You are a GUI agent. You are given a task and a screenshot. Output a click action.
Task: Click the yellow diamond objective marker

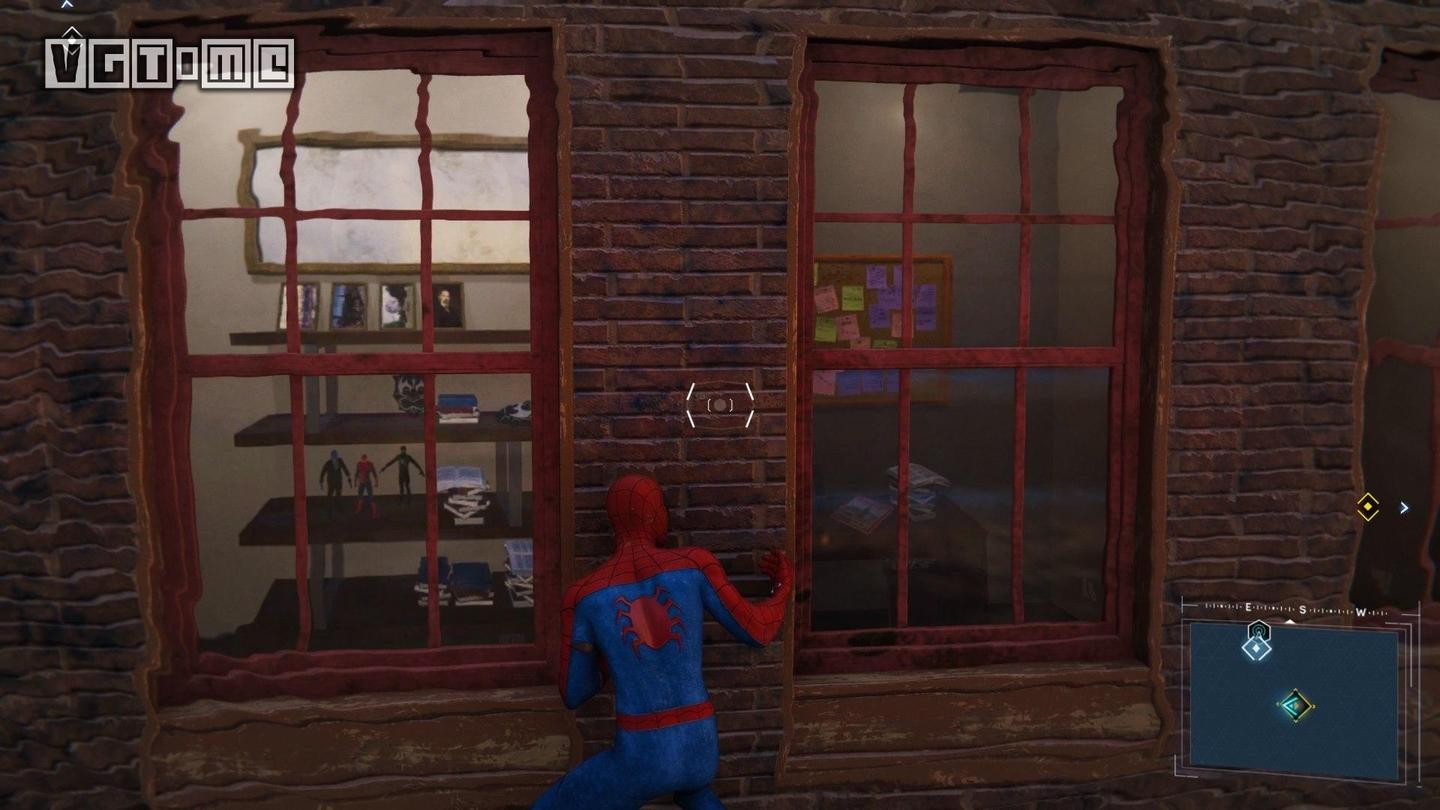point(1367,507)
